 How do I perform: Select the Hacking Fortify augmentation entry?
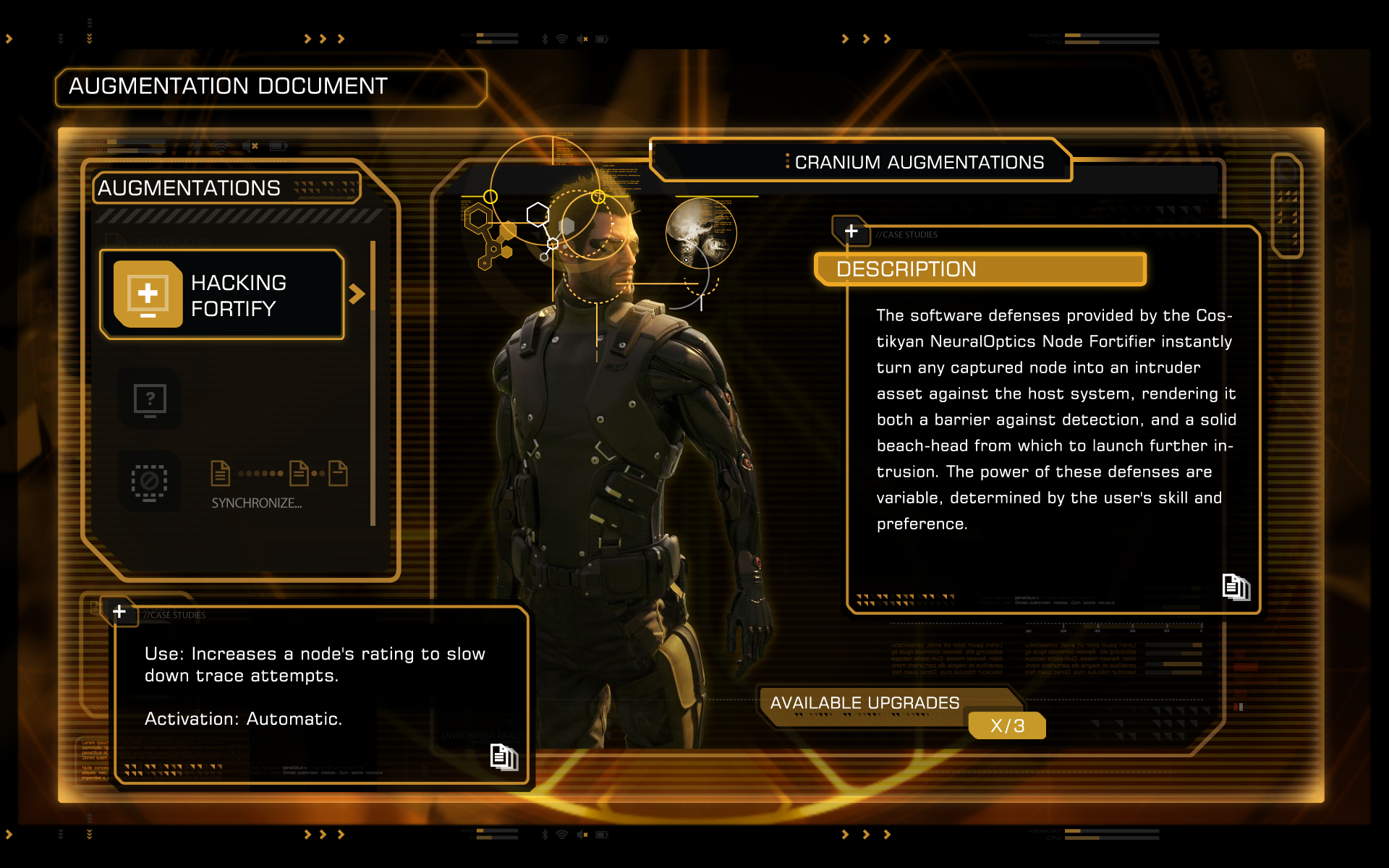[x=223, y=294]
